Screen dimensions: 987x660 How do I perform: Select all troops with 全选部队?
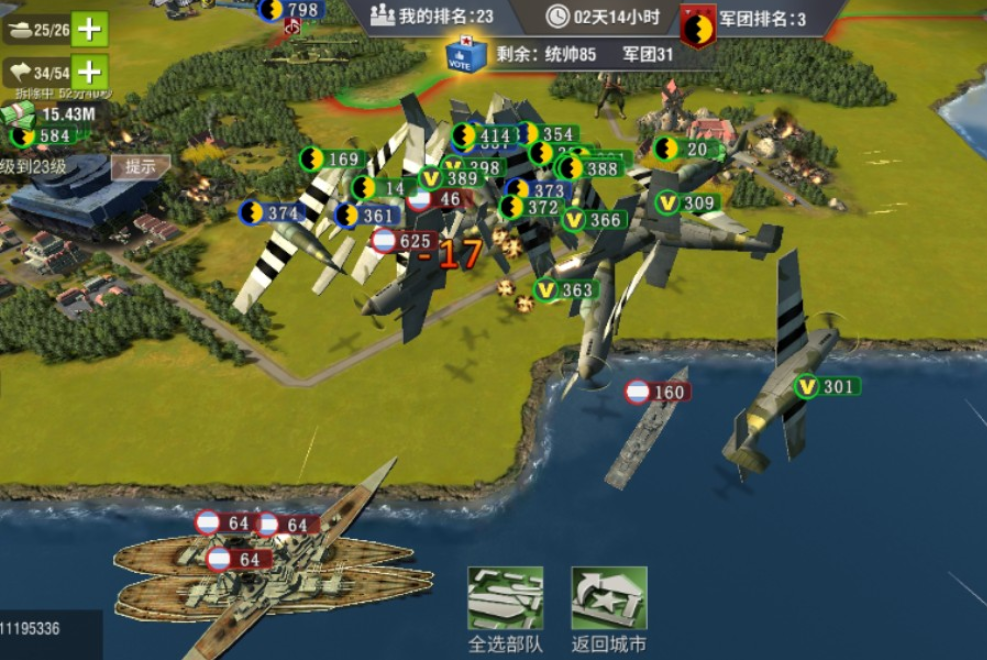pos(505,598)
